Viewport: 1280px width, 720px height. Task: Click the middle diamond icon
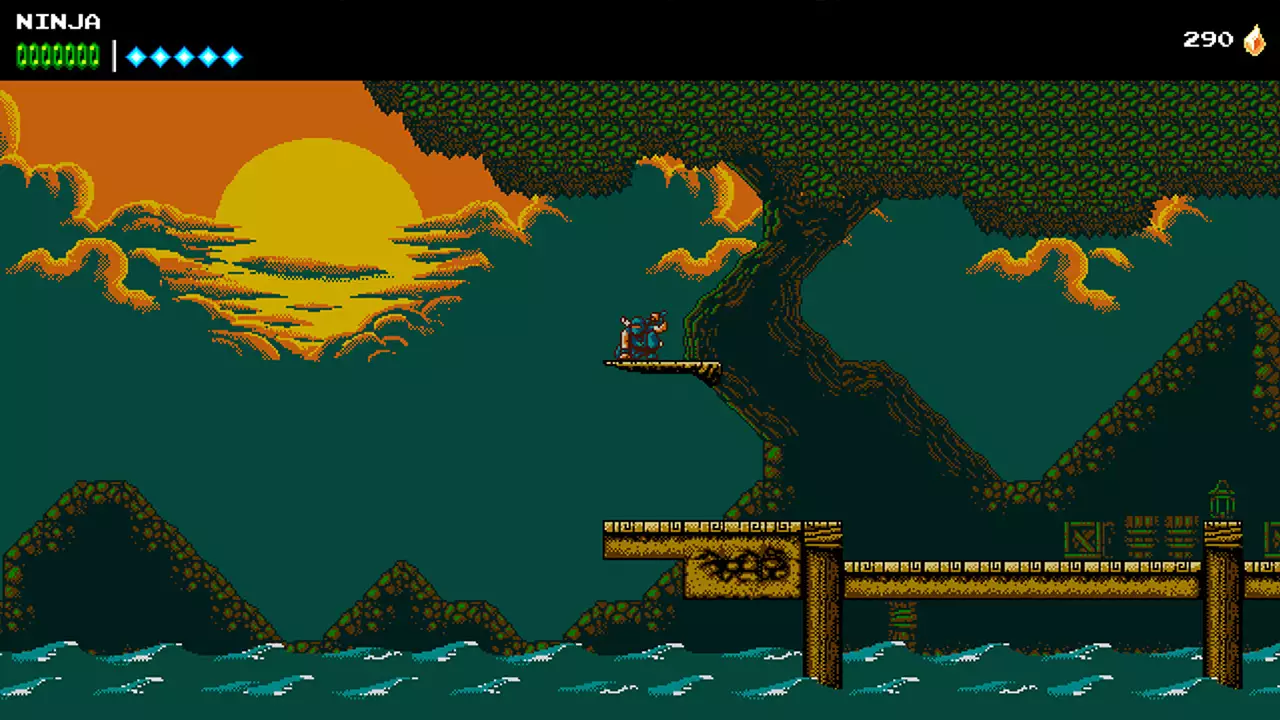tap(184, 57)
